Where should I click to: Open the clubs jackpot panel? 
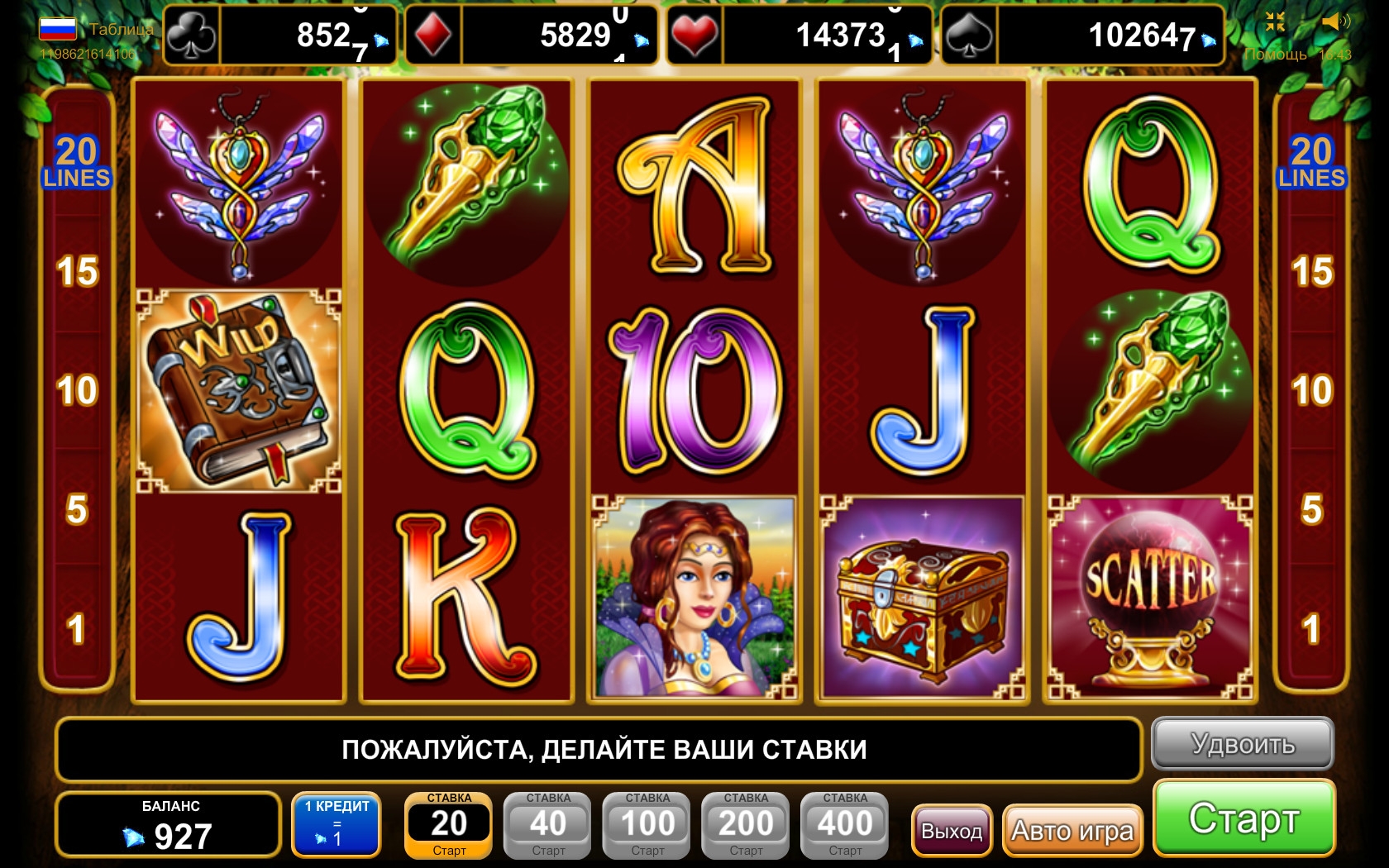tap(281, 36)
